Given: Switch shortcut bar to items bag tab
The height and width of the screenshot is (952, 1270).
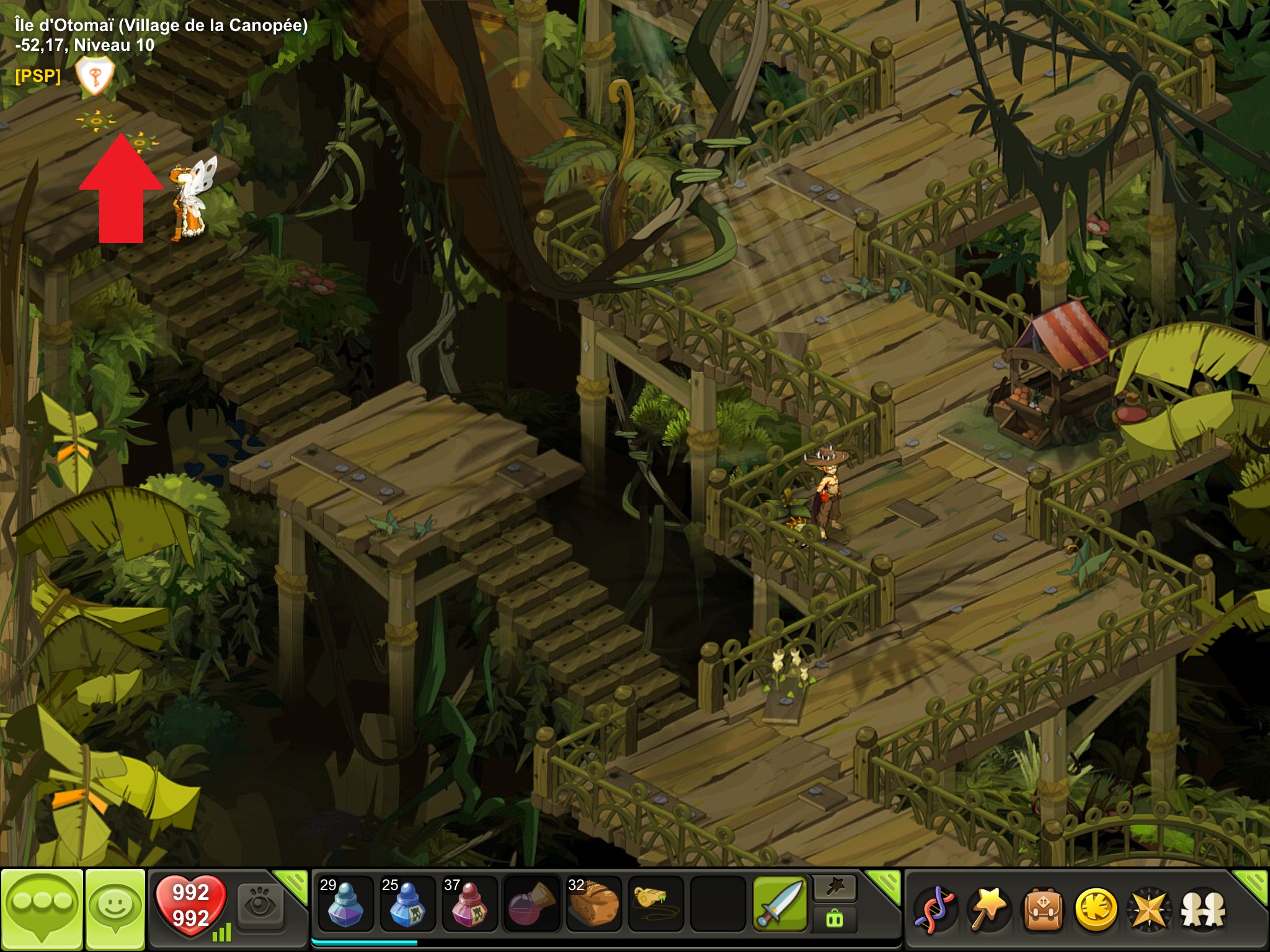Looking at the screenshot, I should tap(835, 919).
